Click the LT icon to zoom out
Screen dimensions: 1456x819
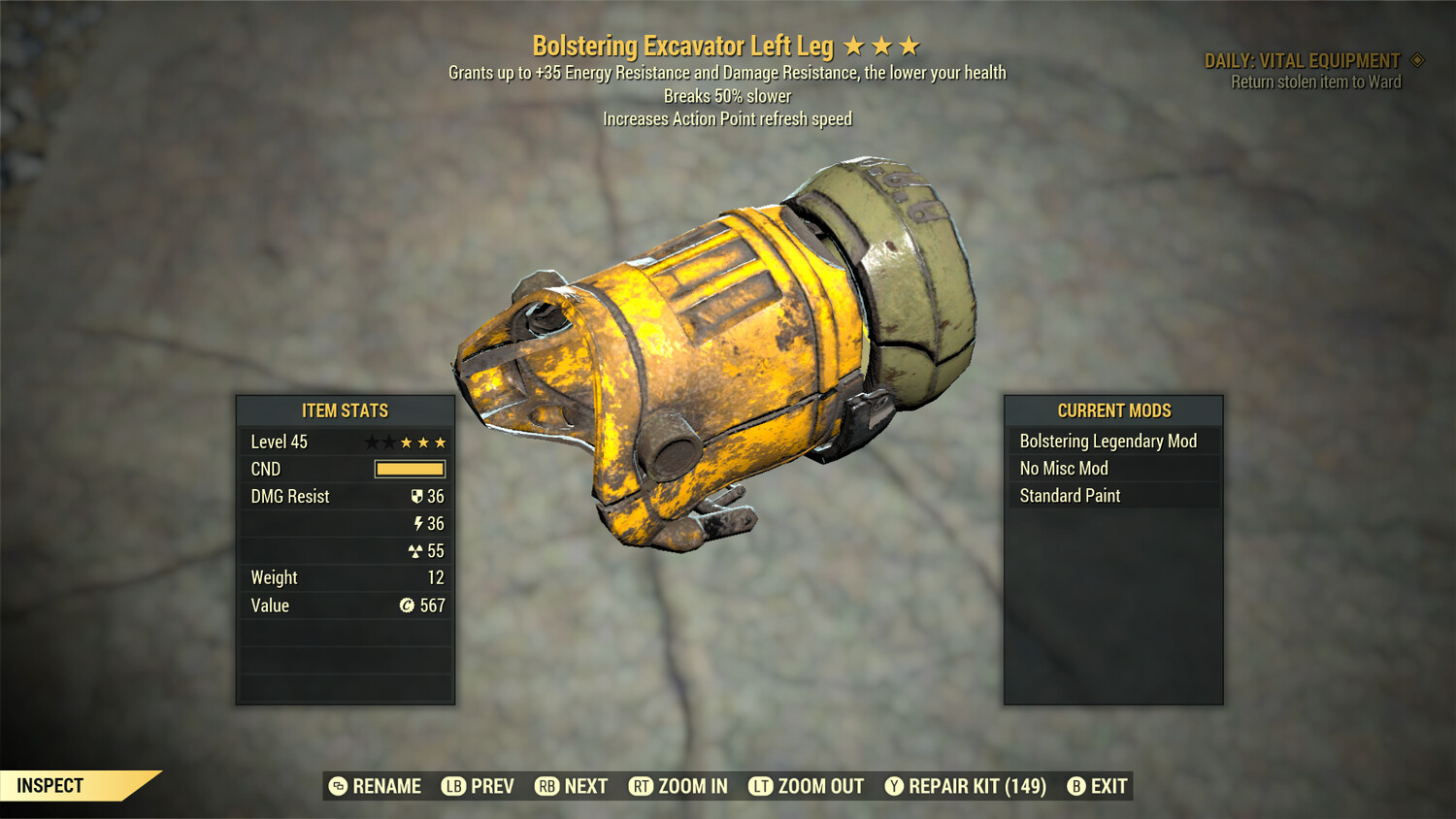pyautogui.click(x=761, y=786)
